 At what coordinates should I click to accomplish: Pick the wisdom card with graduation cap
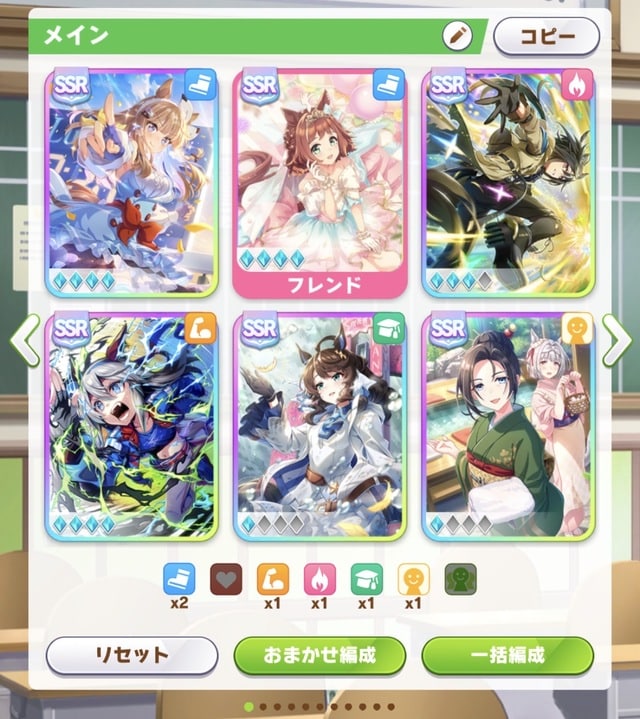point(320,427)
